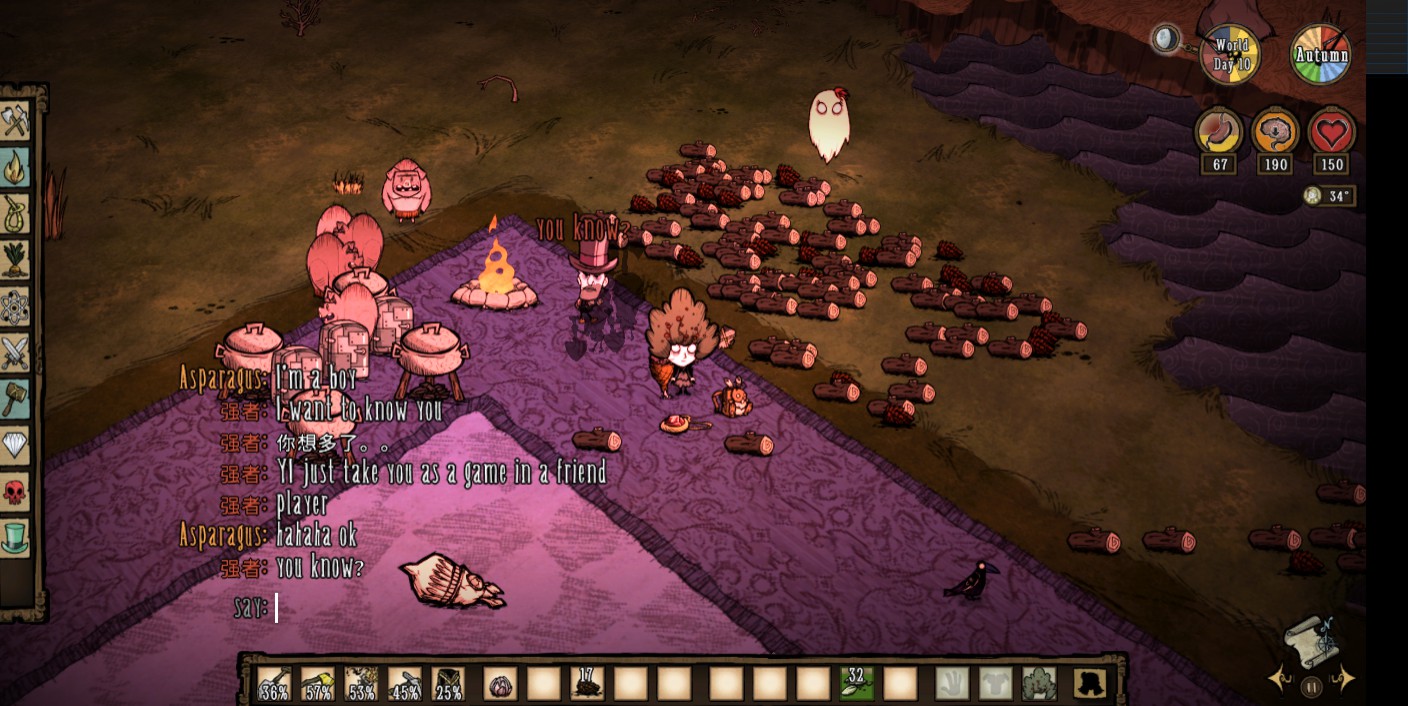
Task: Select the Refine diamond crafting tab
Action: tap(16, 444)
